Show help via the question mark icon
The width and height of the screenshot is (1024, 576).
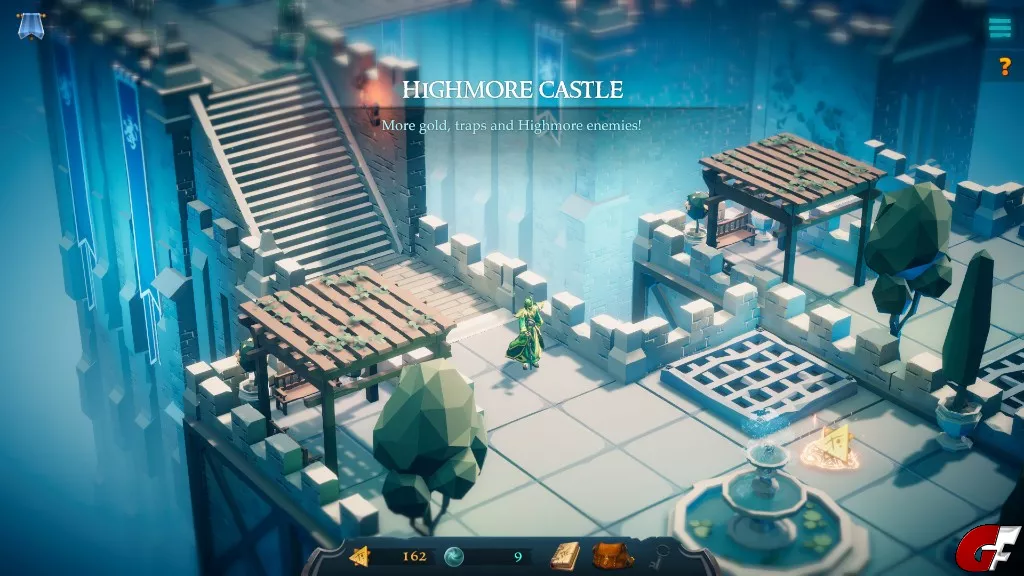tap(1003, 67)
